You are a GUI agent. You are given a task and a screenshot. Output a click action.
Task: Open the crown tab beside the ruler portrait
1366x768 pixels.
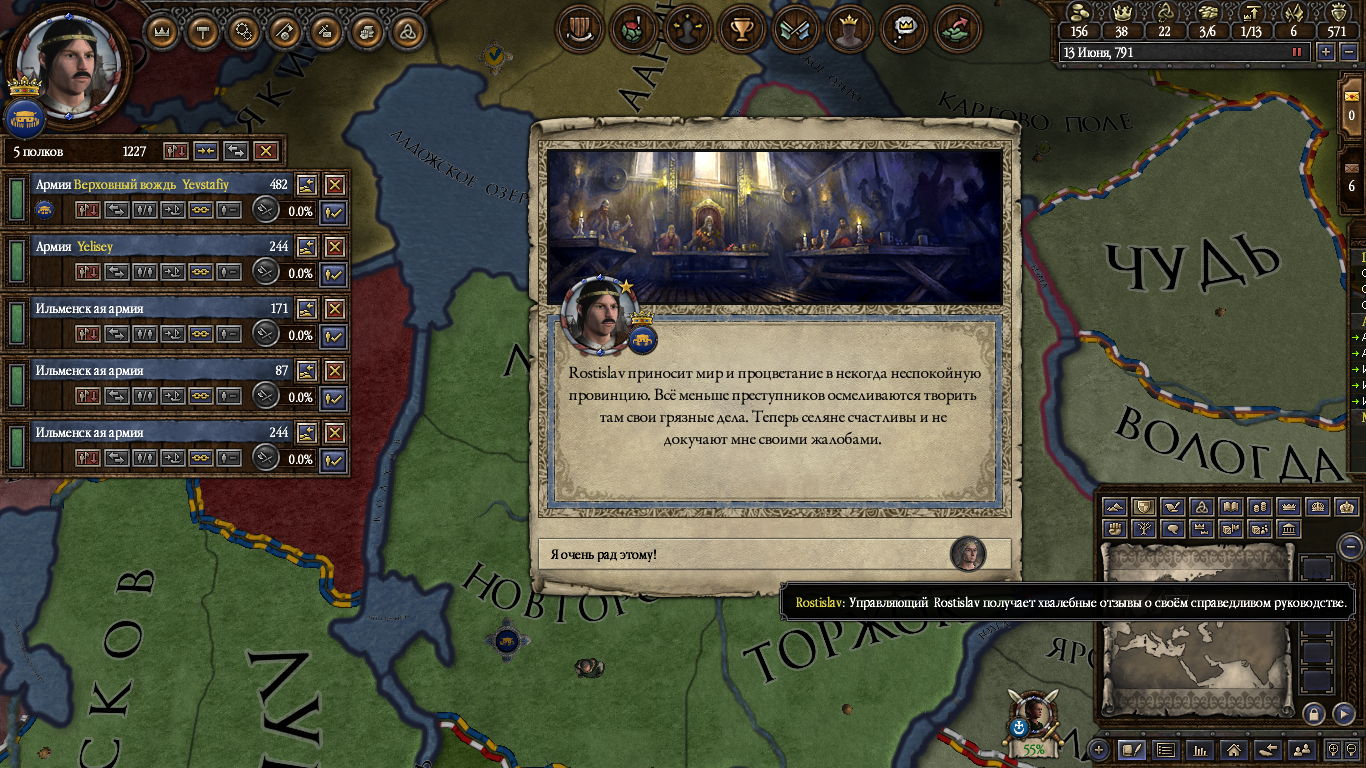point(163,30)
